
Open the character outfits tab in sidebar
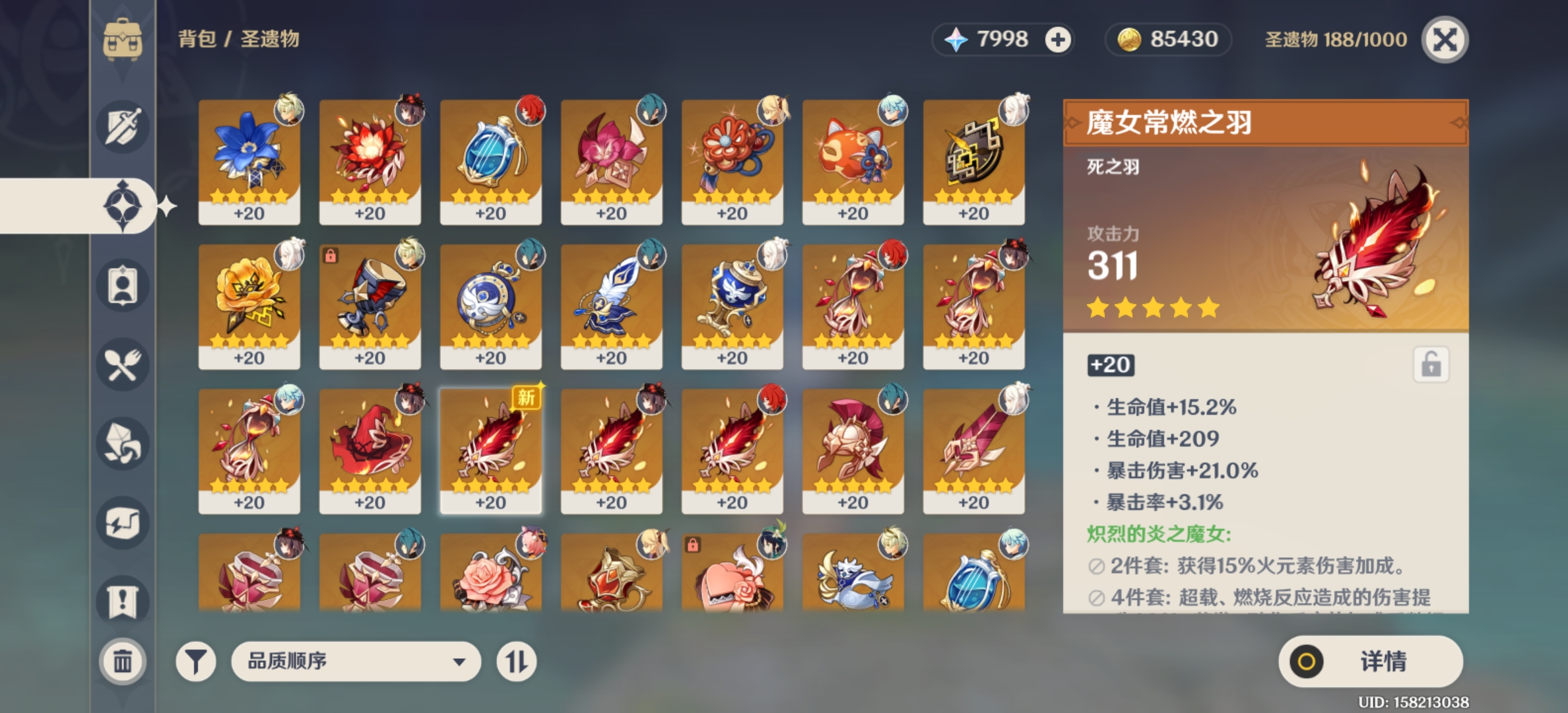(123, 284)
